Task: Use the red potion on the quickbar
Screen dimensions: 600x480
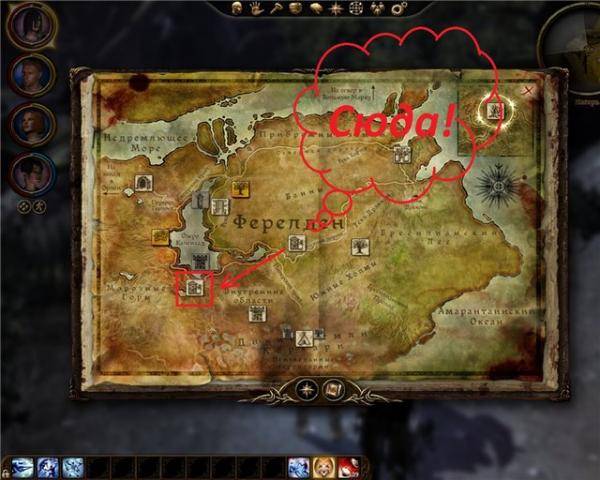Action: [348, 467]
